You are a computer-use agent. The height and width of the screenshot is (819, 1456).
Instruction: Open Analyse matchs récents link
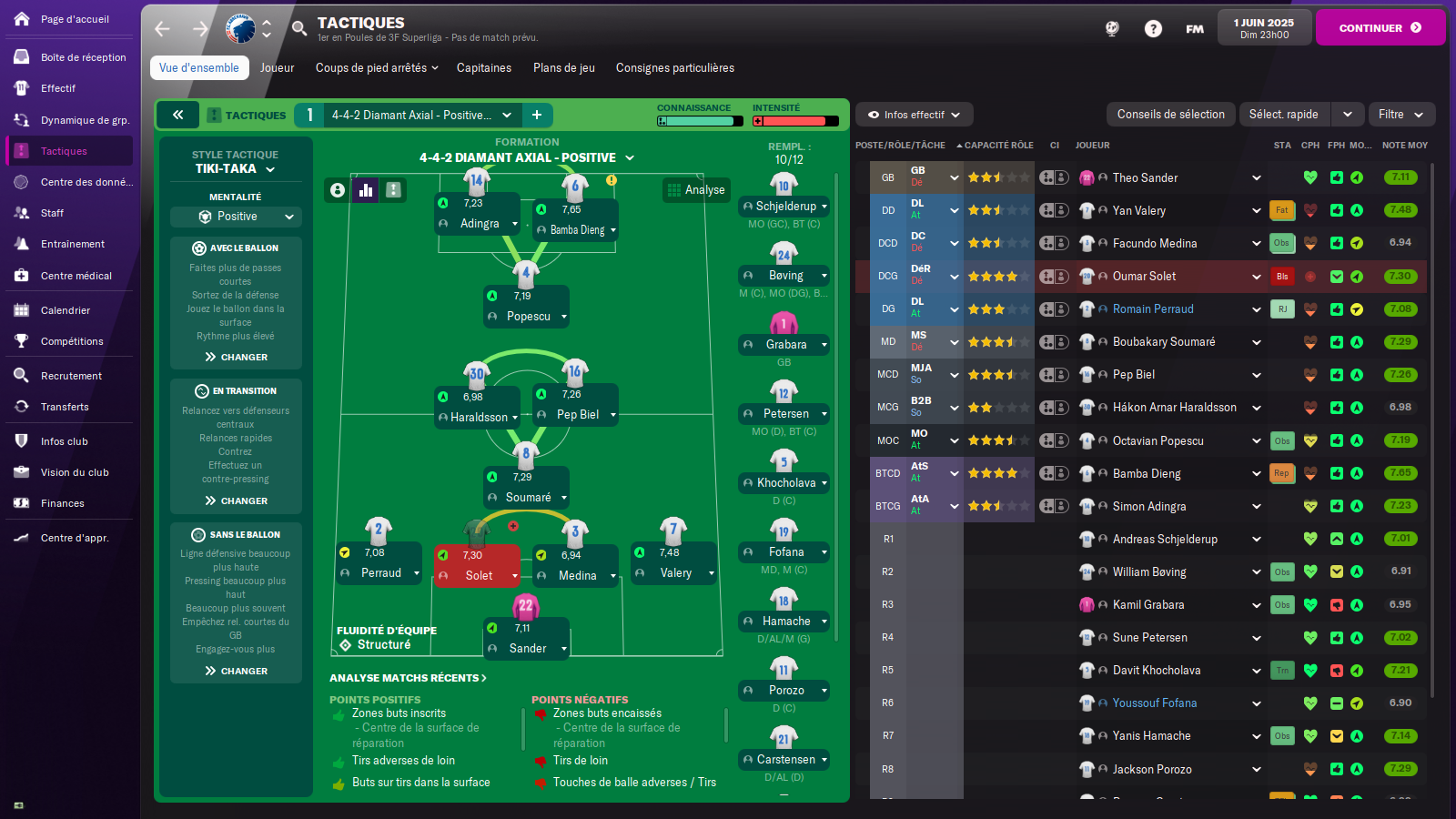(408, 678)
